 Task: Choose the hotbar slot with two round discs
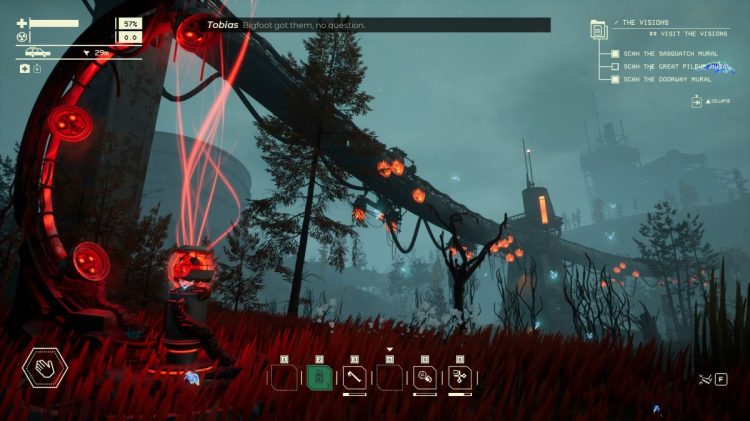pos(424,378)
